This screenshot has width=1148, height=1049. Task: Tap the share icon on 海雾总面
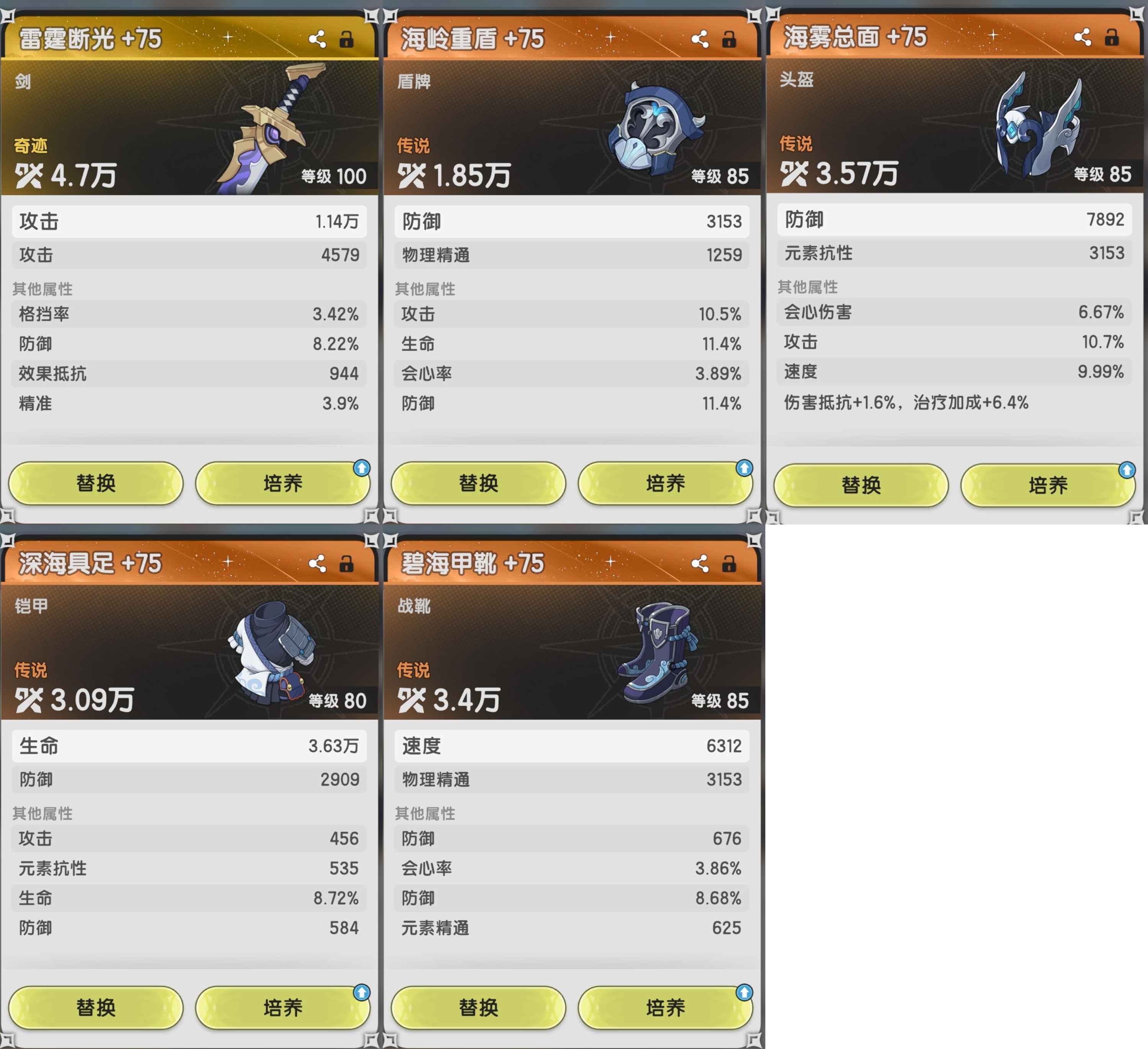[x=1083, y=38]
